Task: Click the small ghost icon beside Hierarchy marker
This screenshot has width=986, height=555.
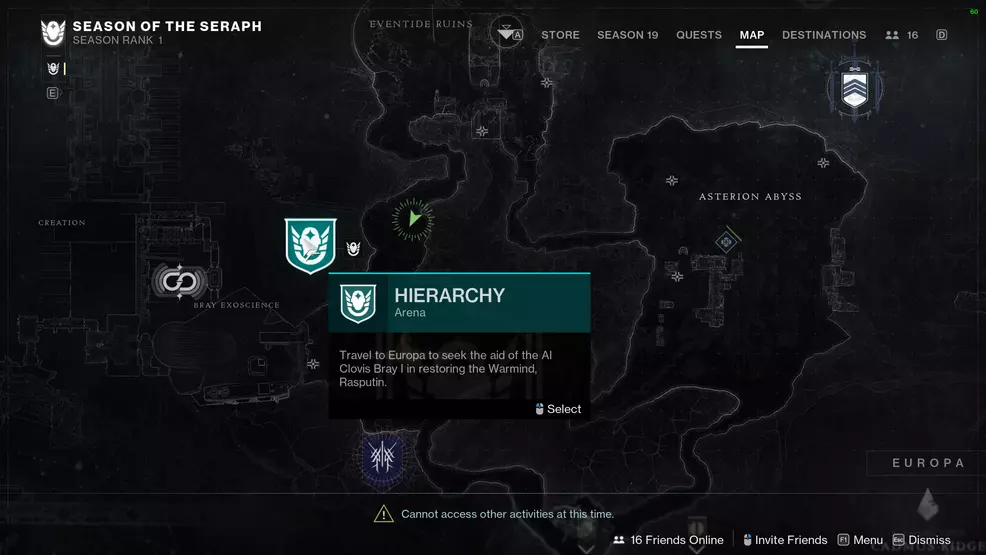Action: tap(353, 249)
